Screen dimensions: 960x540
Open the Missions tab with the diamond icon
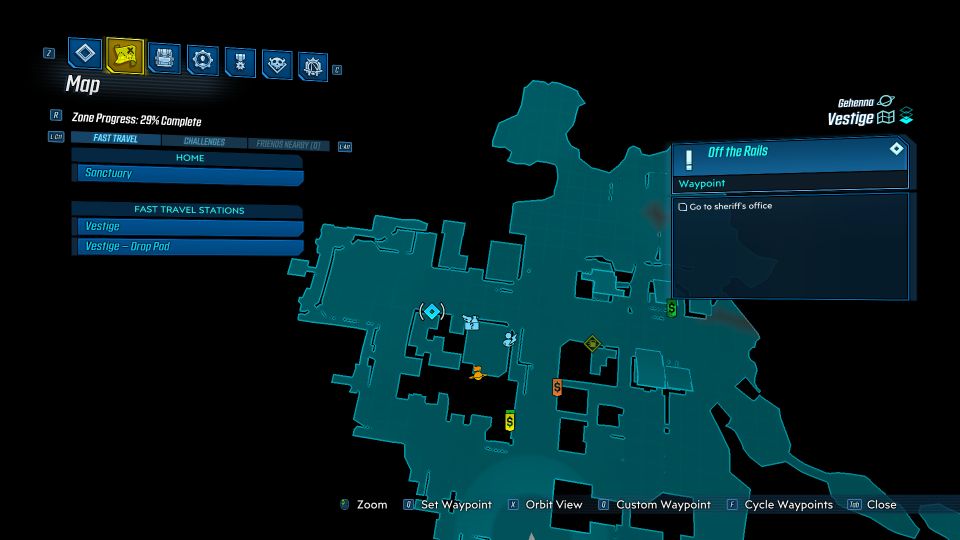pos(85,54)
